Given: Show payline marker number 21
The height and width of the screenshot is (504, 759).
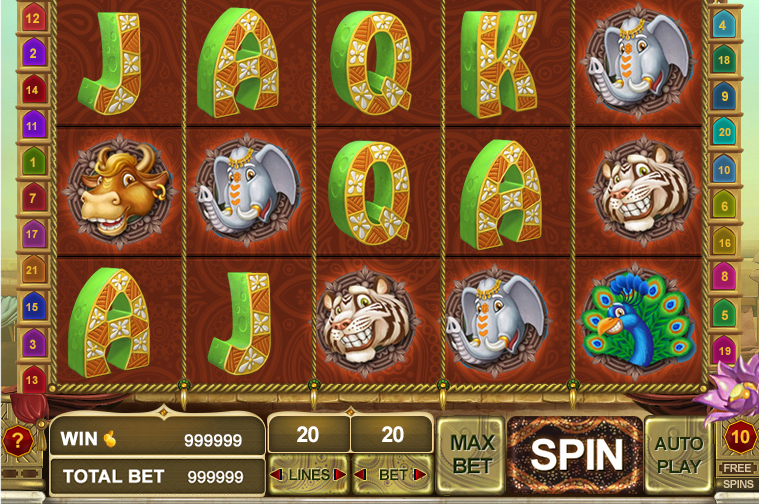Looking at the screenshot, I should tap(33, 270).
